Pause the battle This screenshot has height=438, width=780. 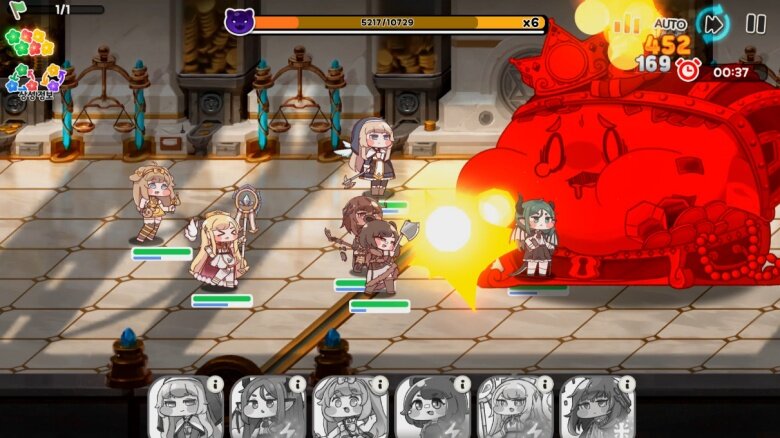coord(756,23)
